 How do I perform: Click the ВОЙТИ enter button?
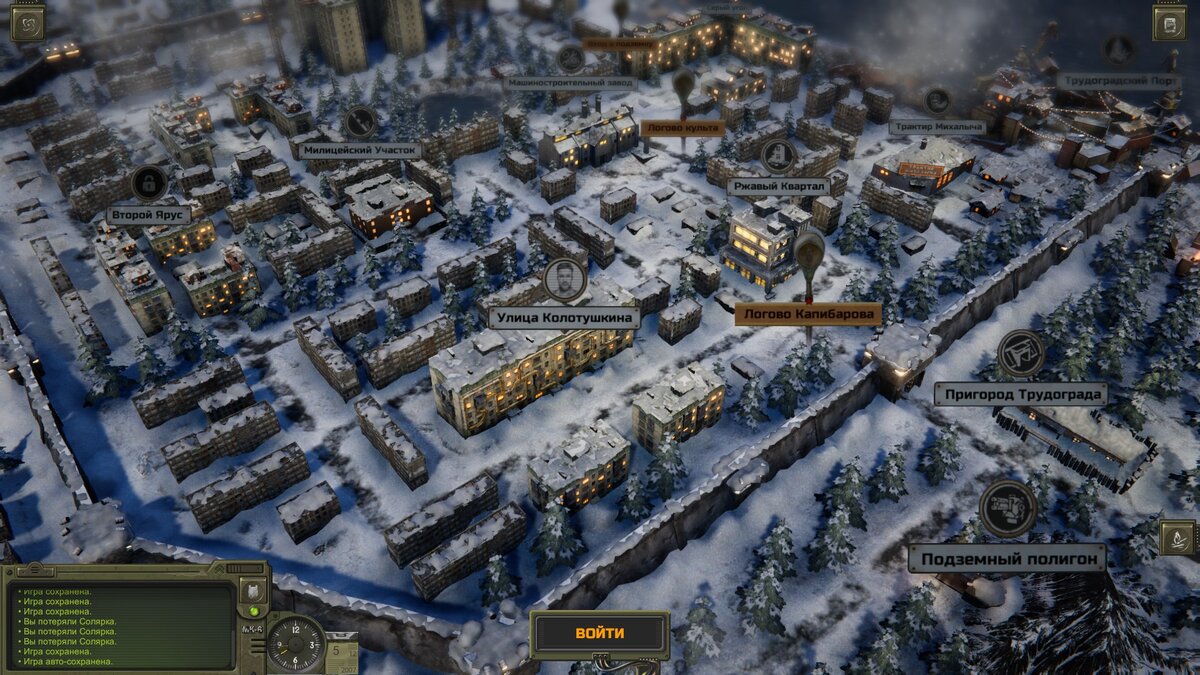599,633
